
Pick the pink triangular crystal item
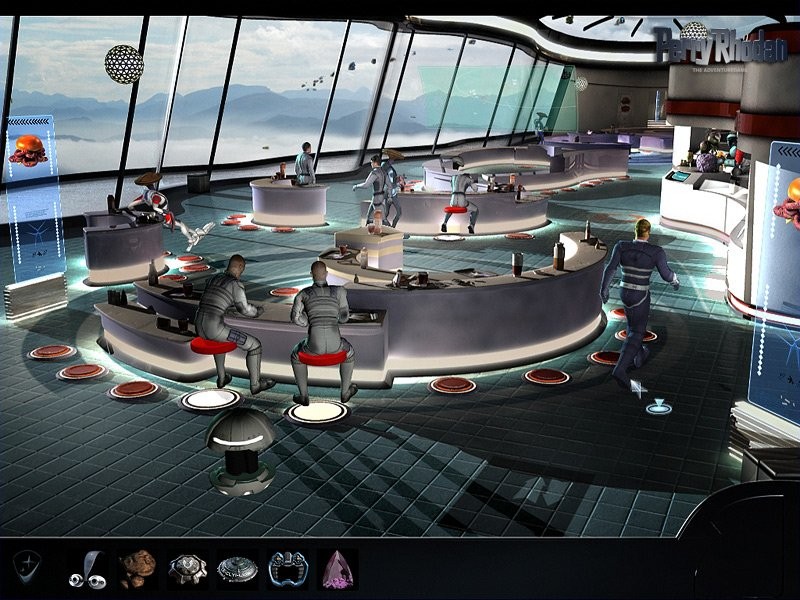(337, 569)
